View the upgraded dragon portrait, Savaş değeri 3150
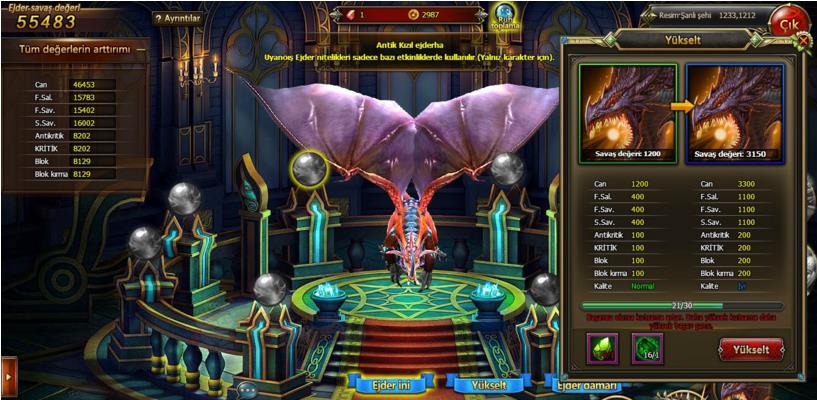The height and width of the screenshot is (400, 817). coord(735,112)
